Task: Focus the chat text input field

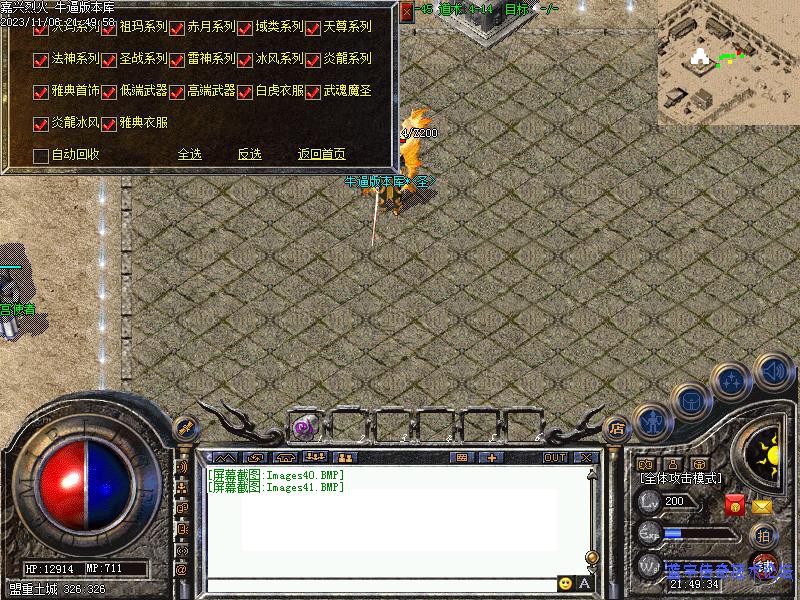Action: (380, 583)
